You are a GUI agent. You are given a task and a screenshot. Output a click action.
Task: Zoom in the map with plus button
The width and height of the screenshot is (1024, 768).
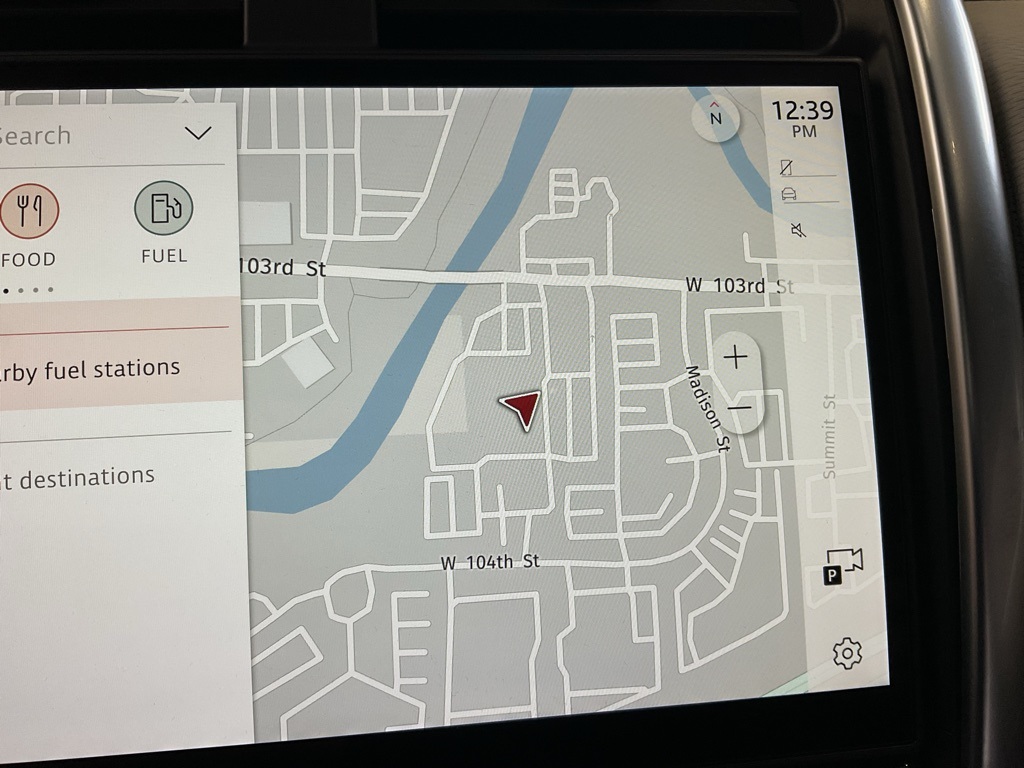[735, 358]
